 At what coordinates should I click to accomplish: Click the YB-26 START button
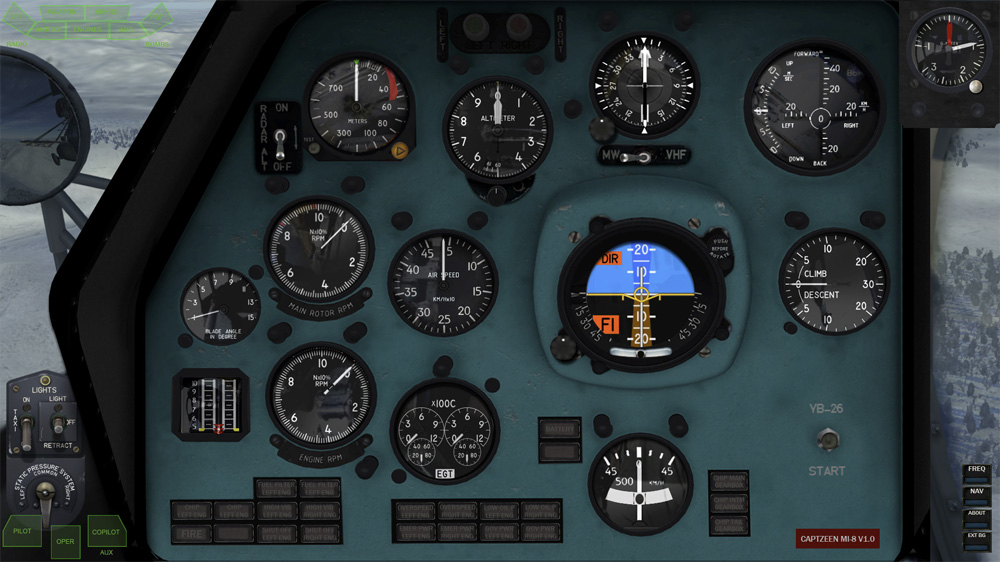827,439
